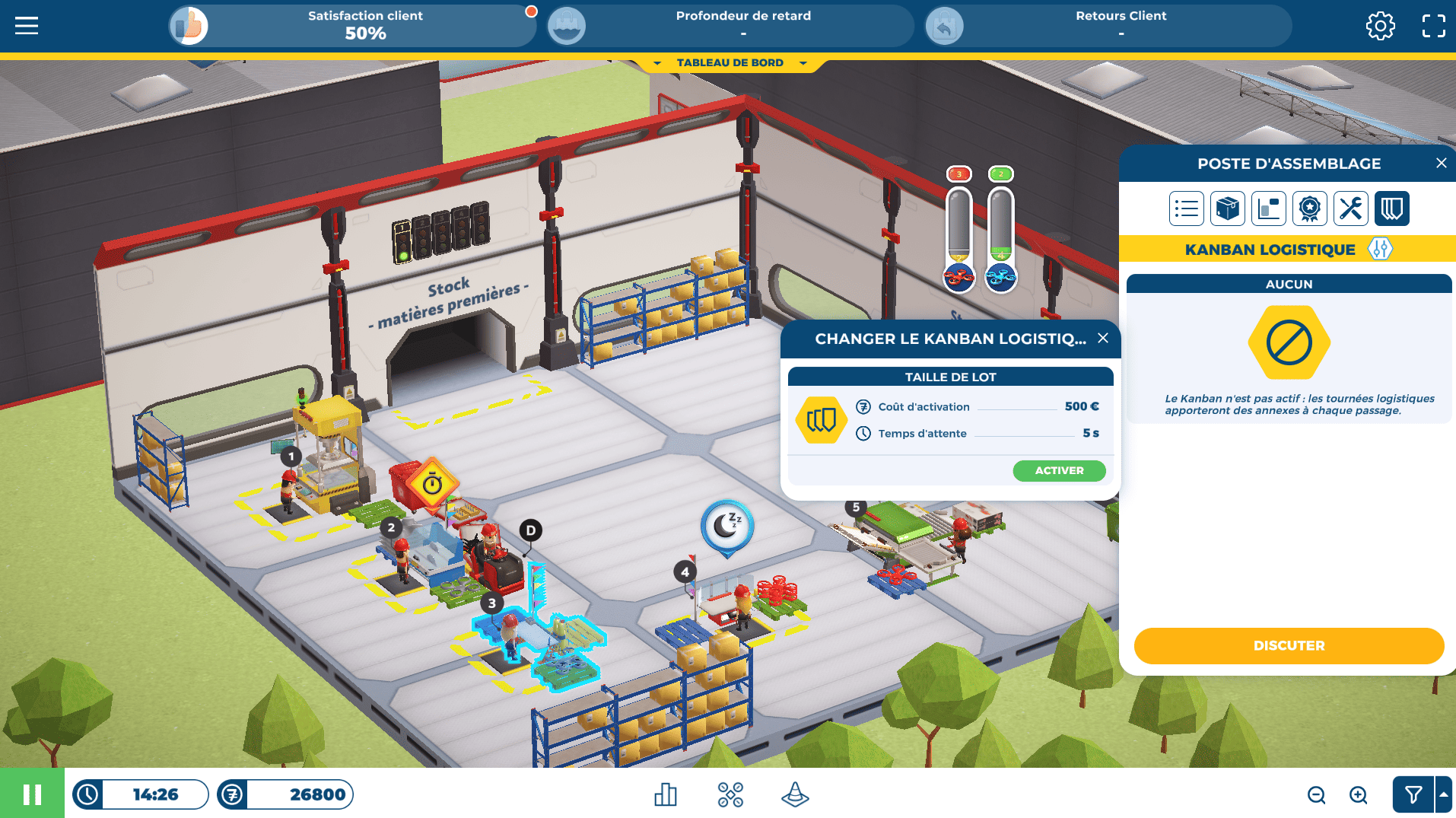Screen dimensions: 1456x818
Task: Switch to the list tab in the assembly panel
Action: point(1186,208)
